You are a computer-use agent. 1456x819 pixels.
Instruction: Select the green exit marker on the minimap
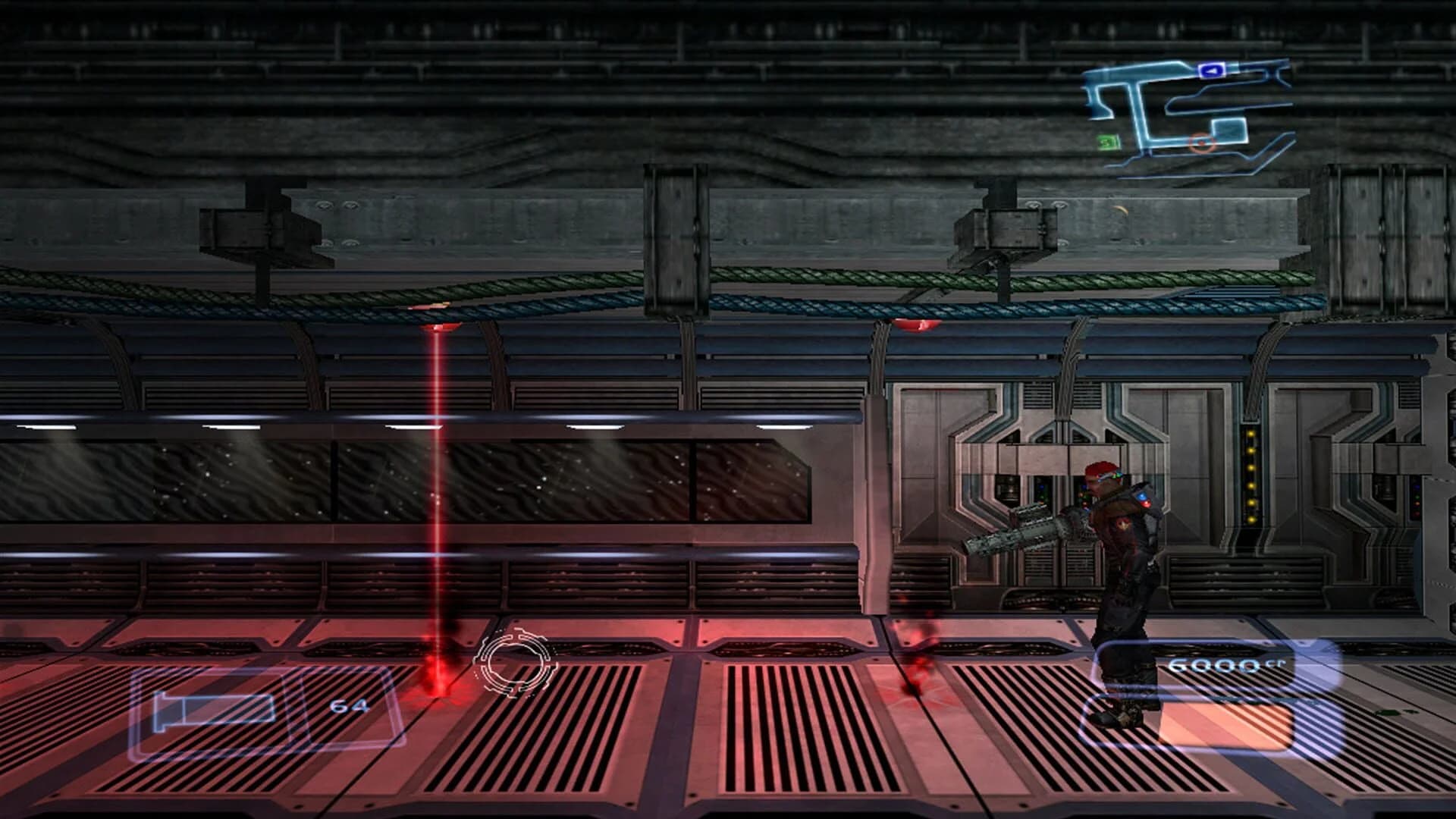tap(1107, 141)
